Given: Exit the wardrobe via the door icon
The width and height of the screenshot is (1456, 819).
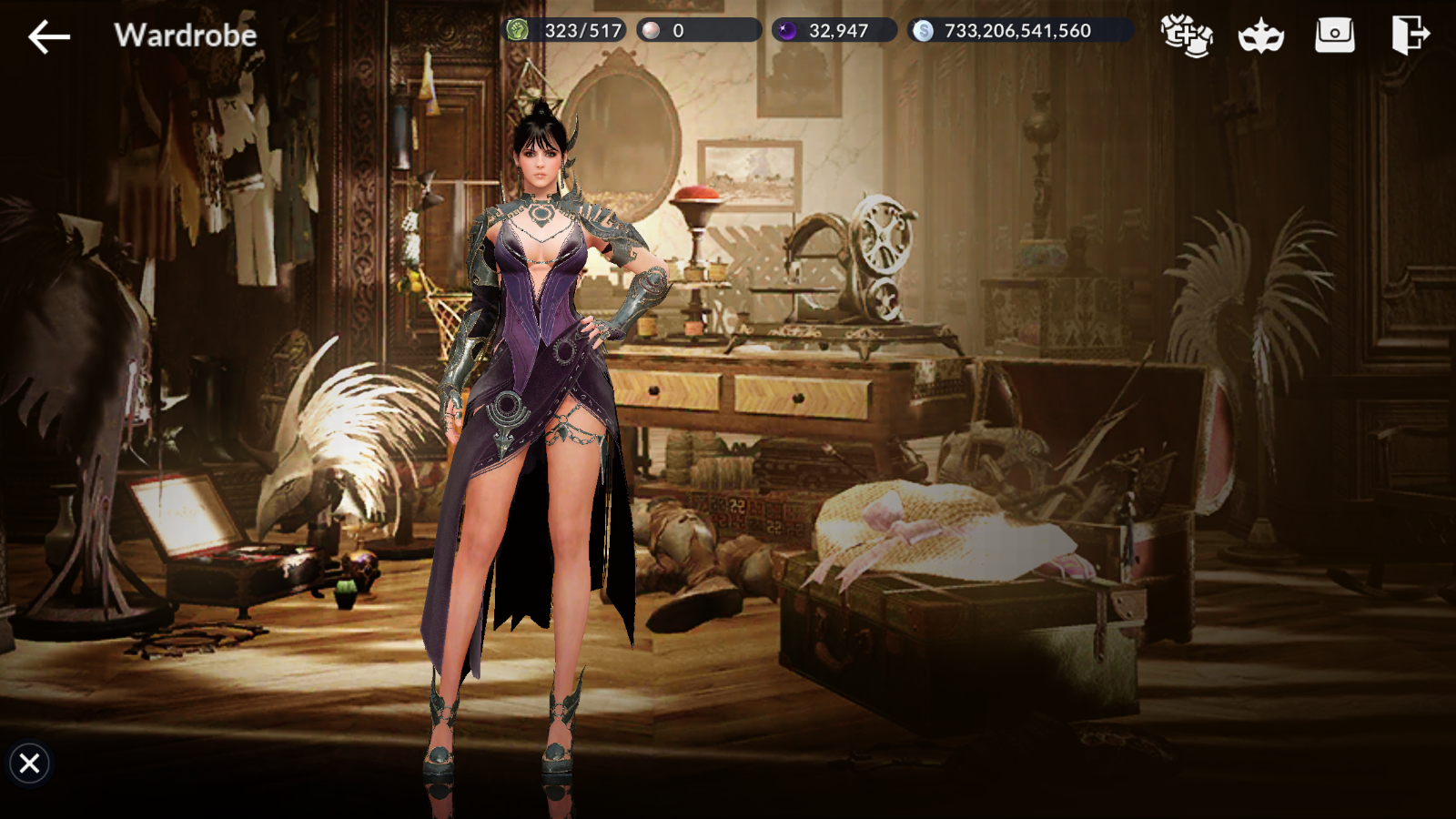Looking at the screenshot, I should click(x=1410, y=35).
